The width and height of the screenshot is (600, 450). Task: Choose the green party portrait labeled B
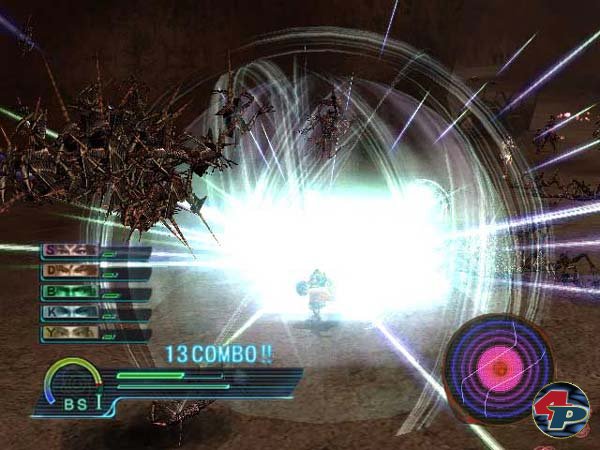(70, 293)
